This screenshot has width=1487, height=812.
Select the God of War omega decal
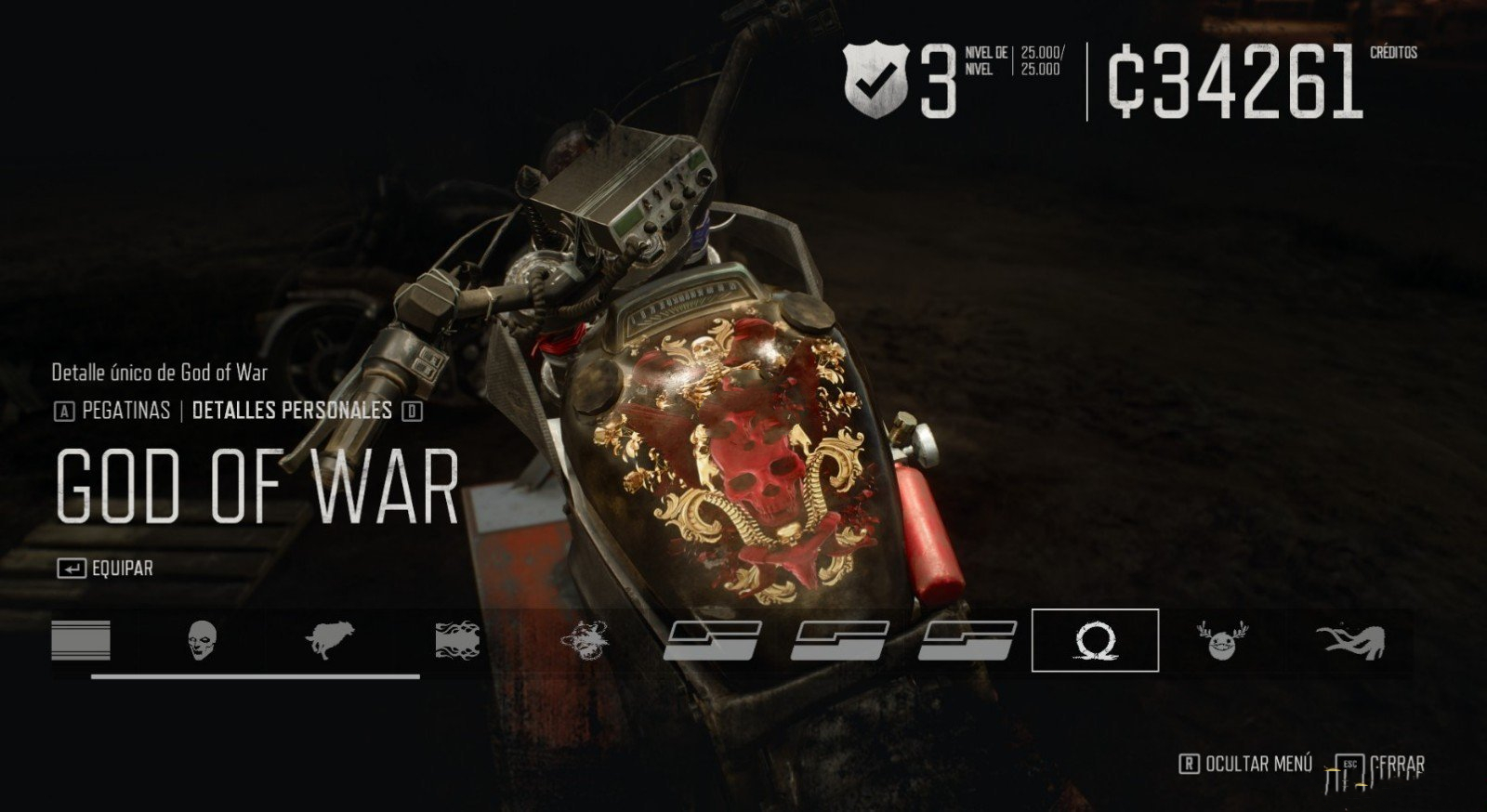[x=1095, y=640]
